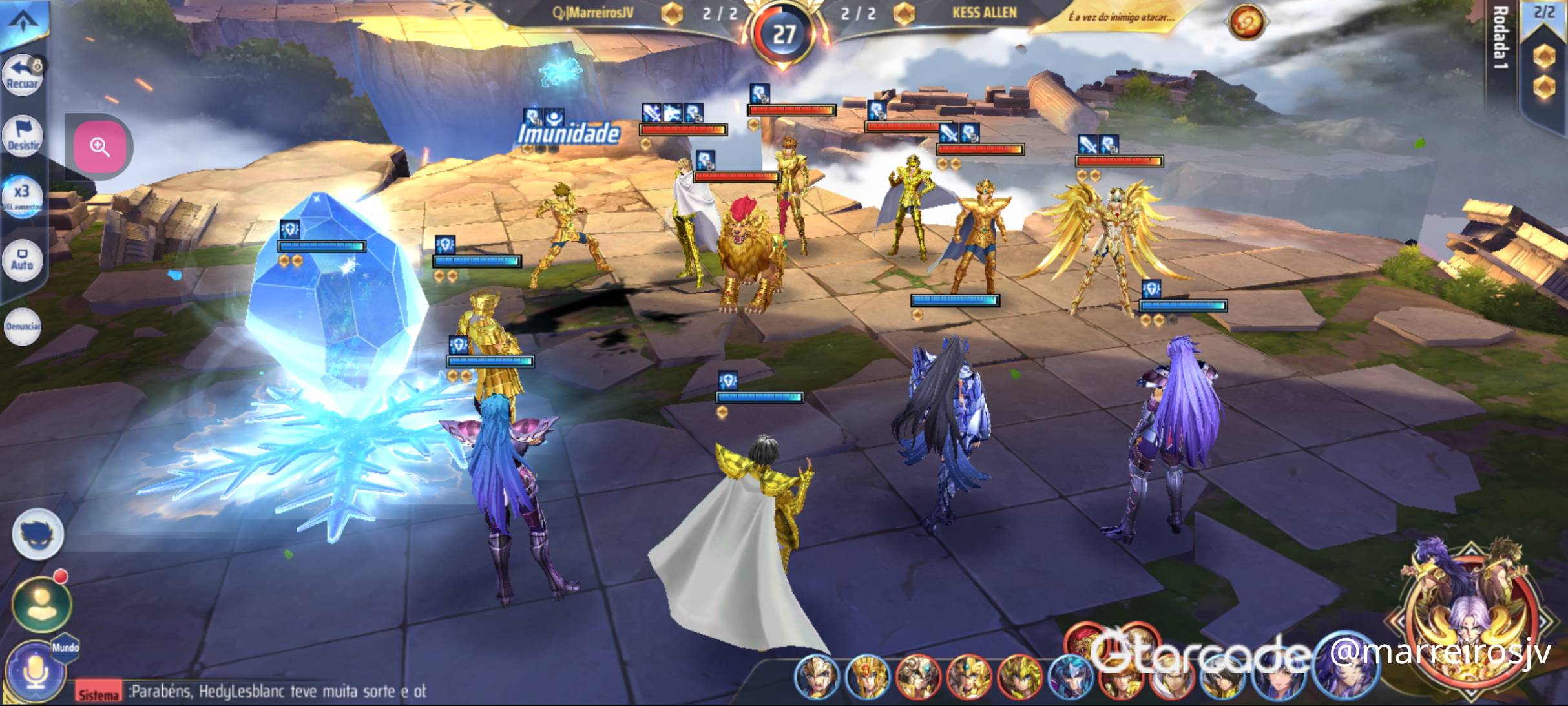View the MarreirosJV player name

point(592,13)
